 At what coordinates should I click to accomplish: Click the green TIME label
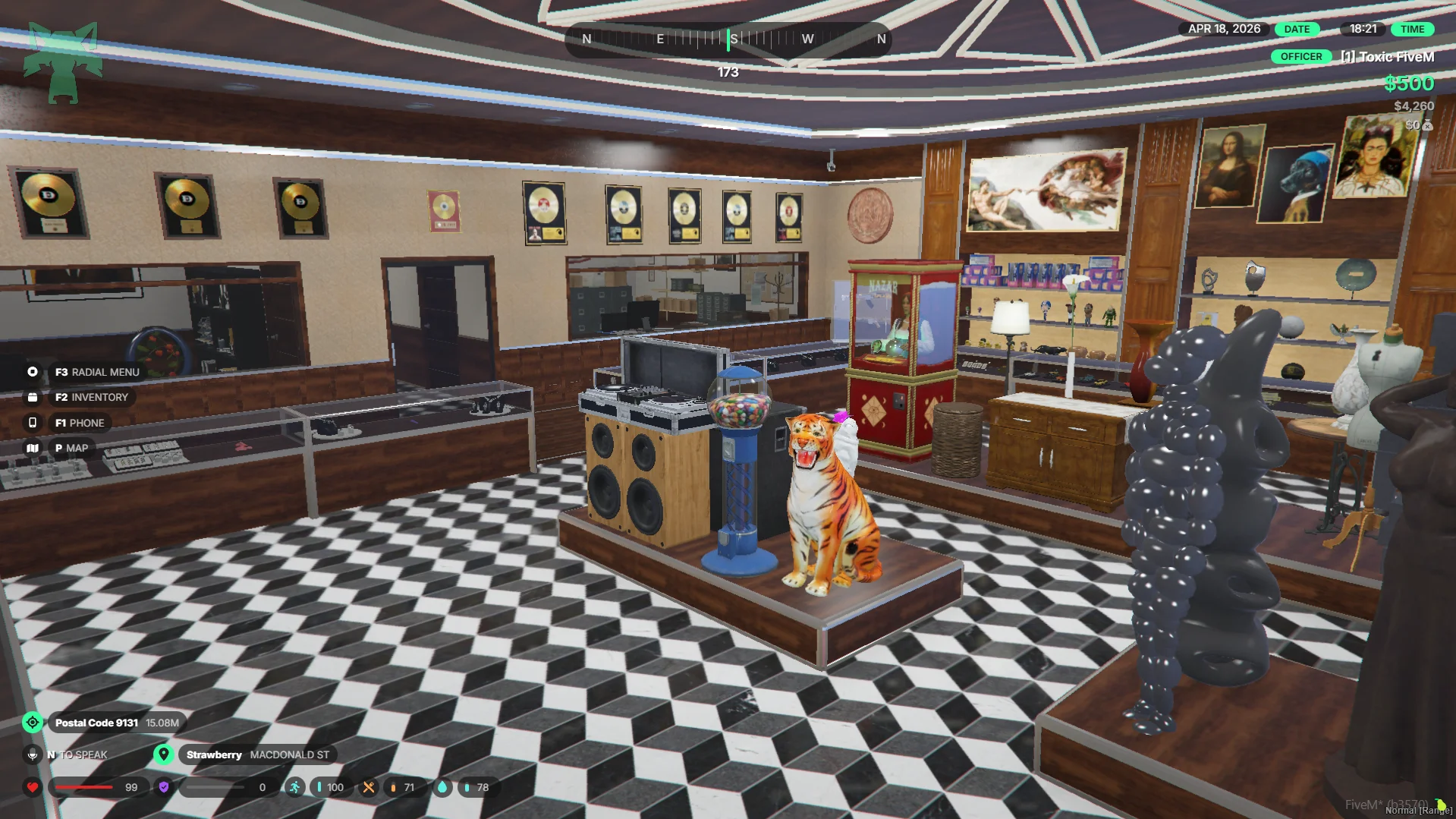(x=1412, y=29)
